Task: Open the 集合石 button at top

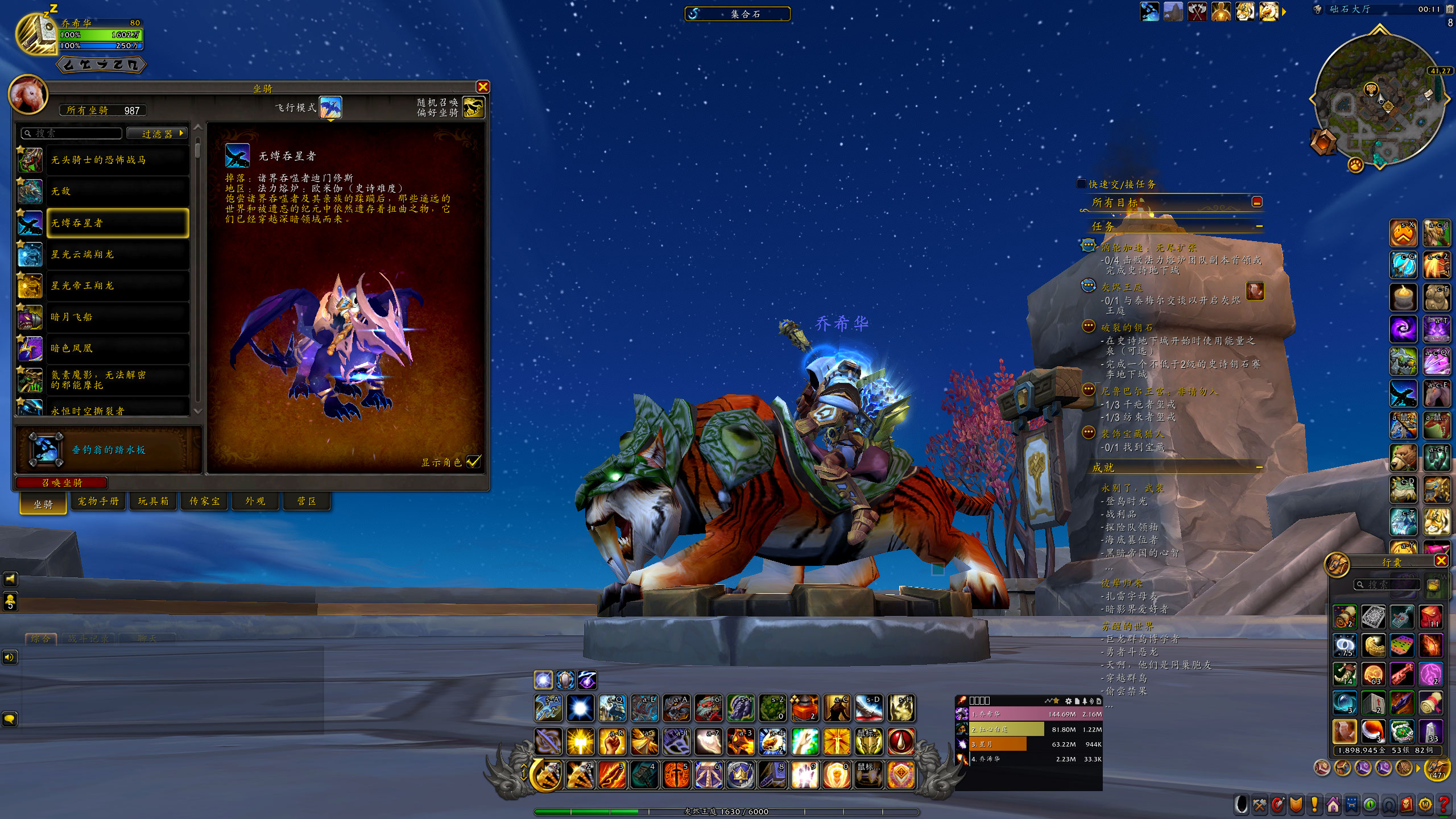Action: (738, 14)
